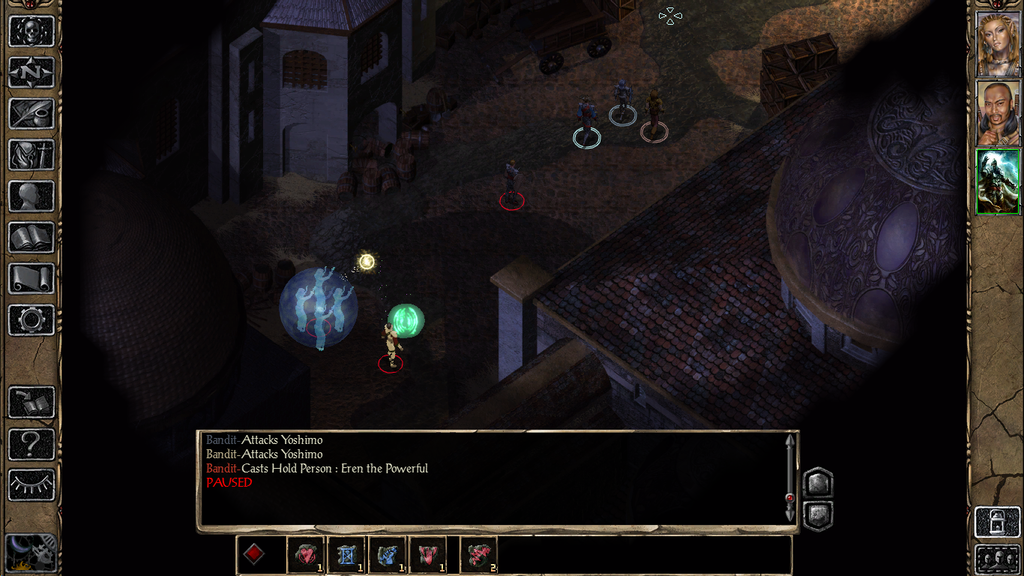Click the question mark help button
Image resolution: width=1024 pixels, height=576 pixels.
coord(31,443)
